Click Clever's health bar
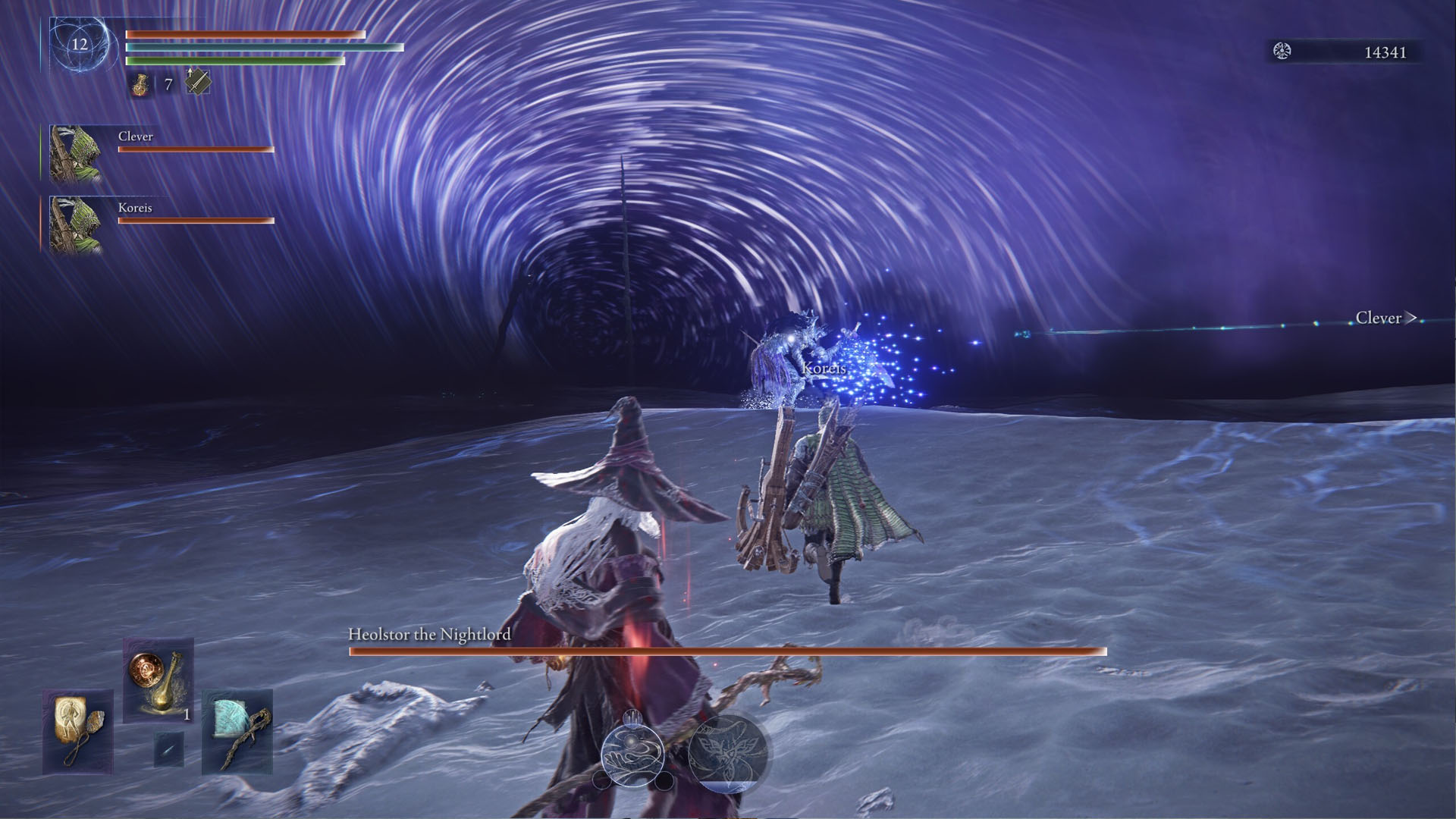Screen dimensions: 1456x819 coord(193,149)
